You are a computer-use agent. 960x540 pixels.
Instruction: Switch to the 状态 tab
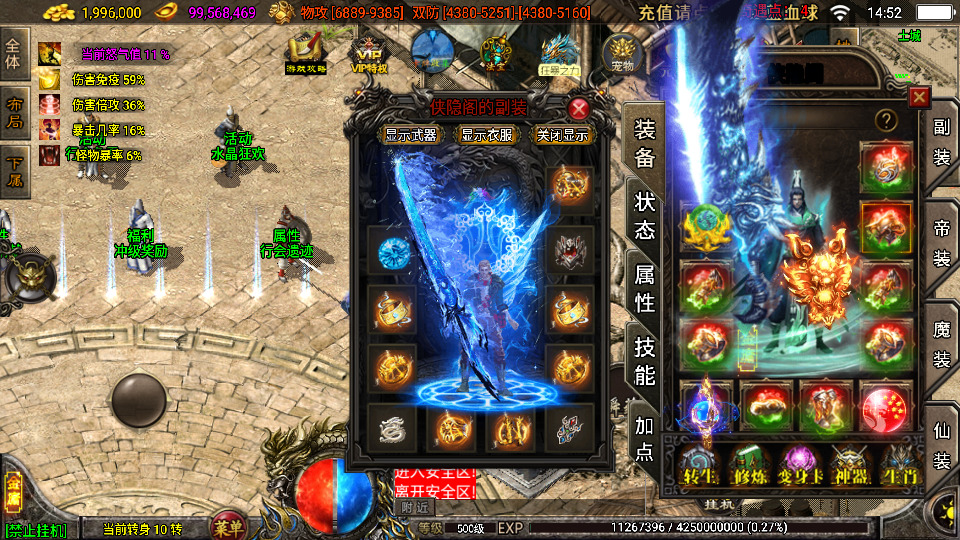coord(645,214)
